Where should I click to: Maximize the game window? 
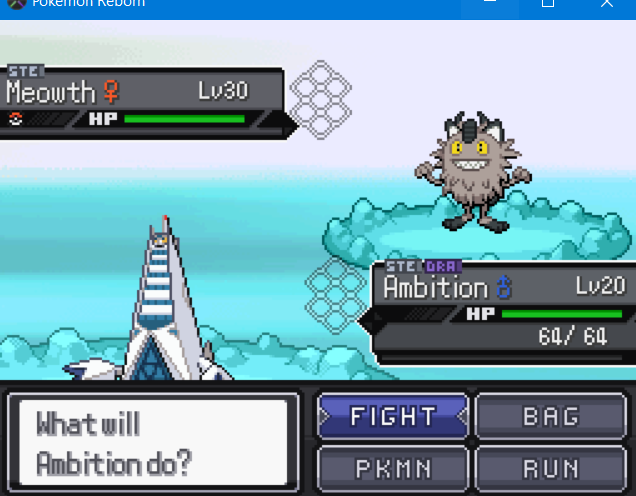click(548, 4)
